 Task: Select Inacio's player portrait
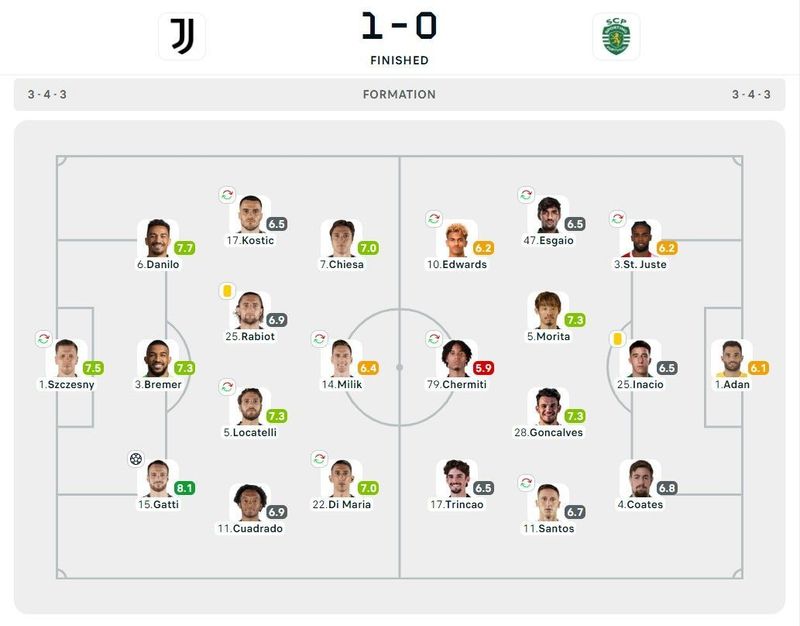point(639,358)
